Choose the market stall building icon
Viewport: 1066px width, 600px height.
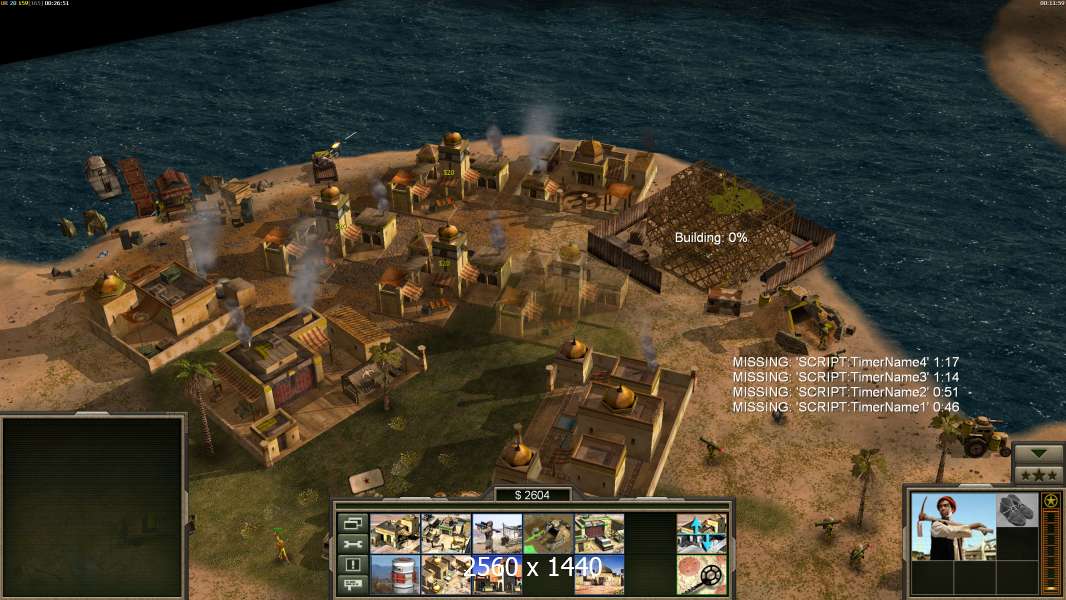pos(446,533)
